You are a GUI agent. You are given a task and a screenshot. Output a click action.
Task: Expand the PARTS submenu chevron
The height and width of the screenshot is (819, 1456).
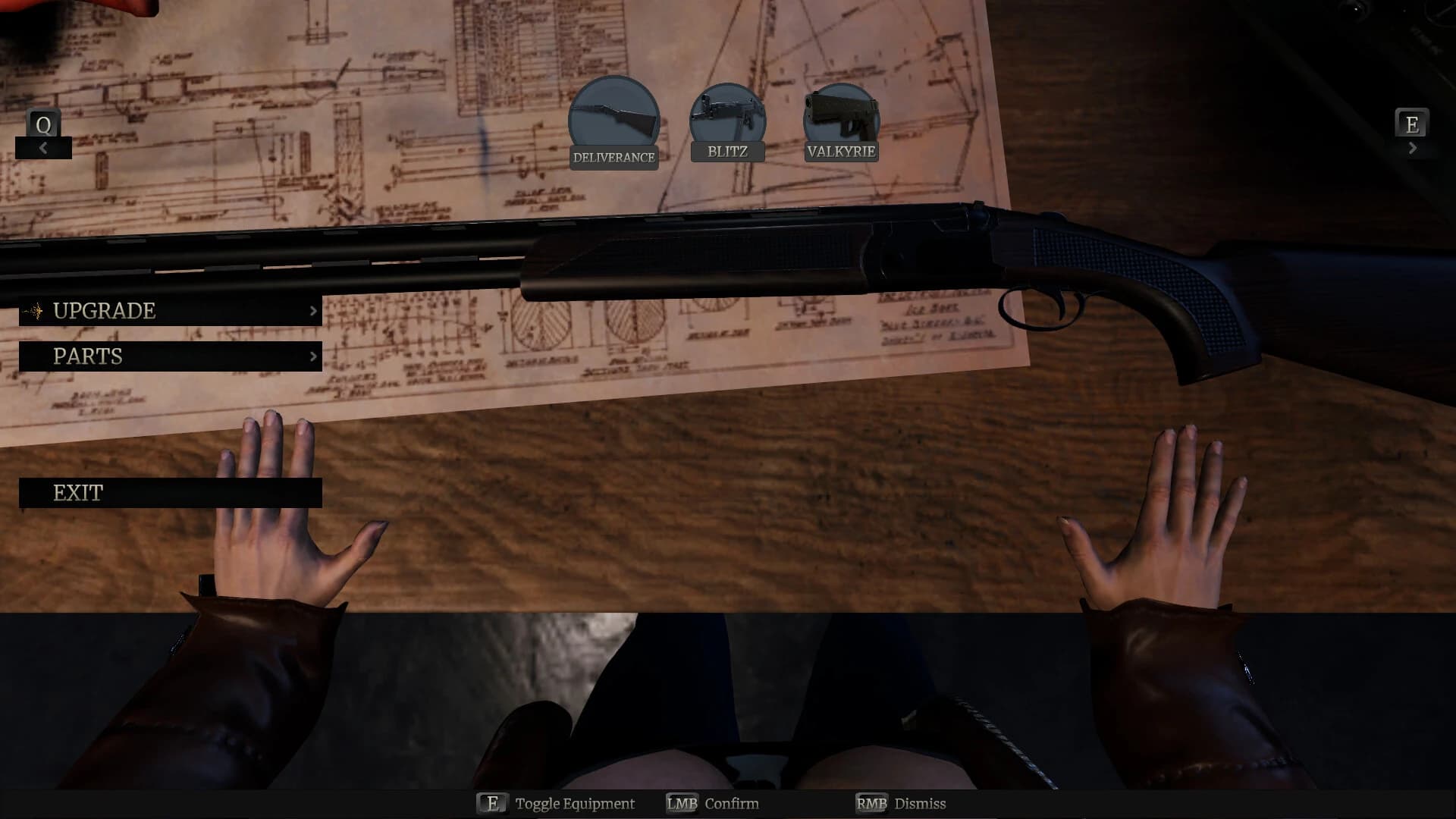pyautogui.click(x=313, y=356)
